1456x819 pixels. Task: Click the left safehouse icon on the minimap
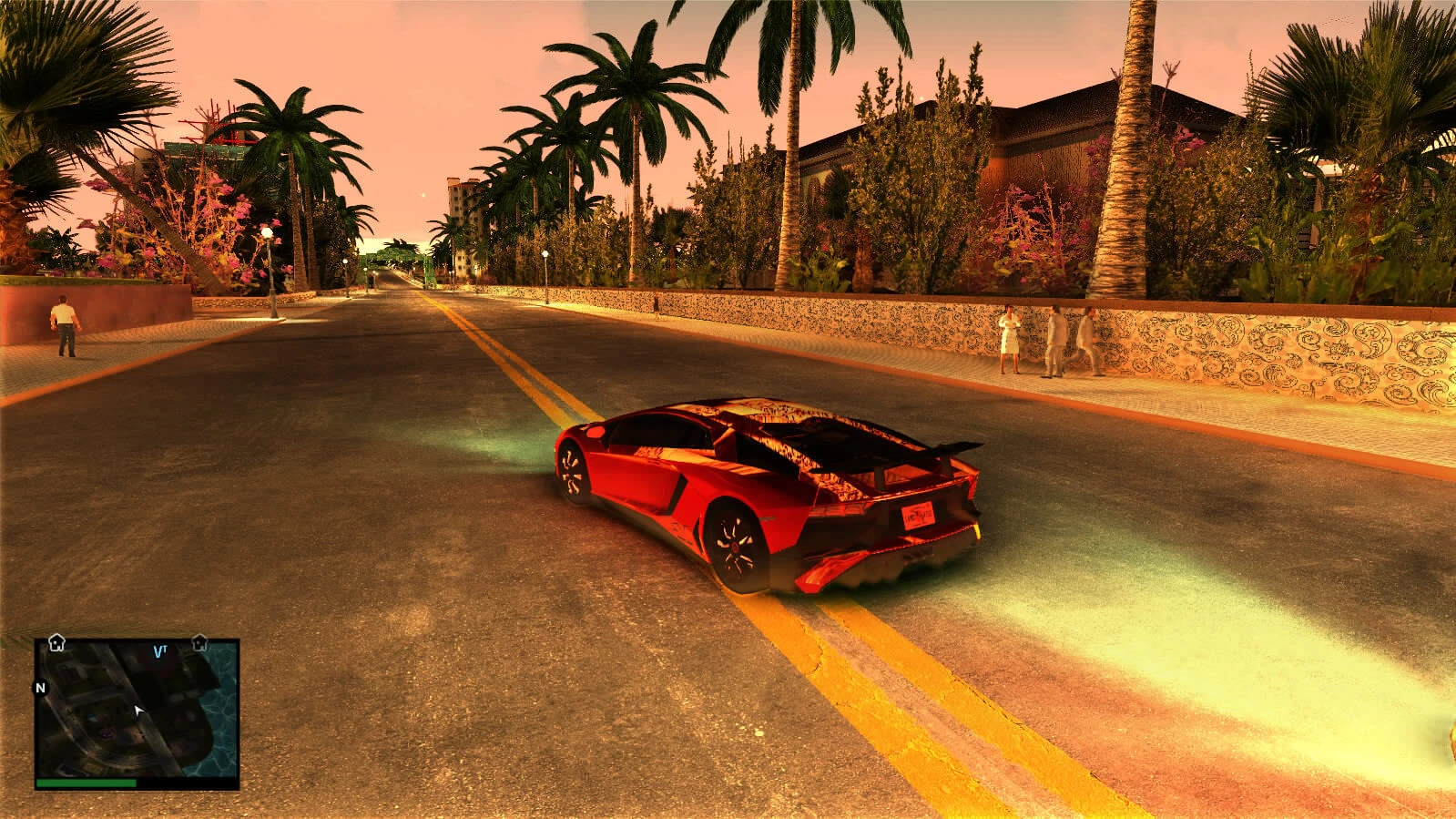pyautogui.click(x=56, y=641)
